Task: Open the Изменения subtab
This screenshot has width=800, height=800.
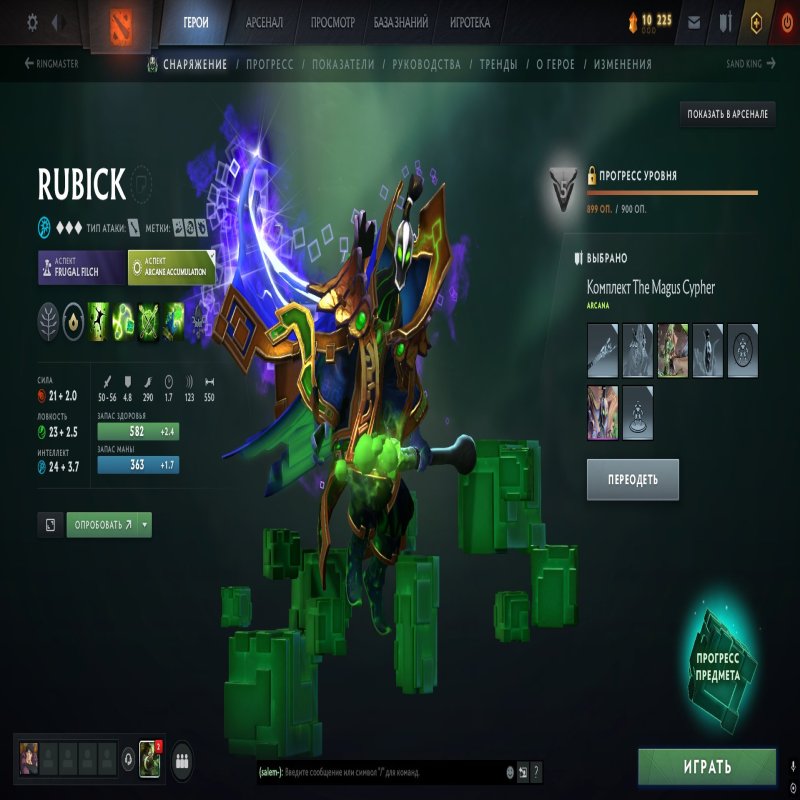Action: [x=622, y=64]
